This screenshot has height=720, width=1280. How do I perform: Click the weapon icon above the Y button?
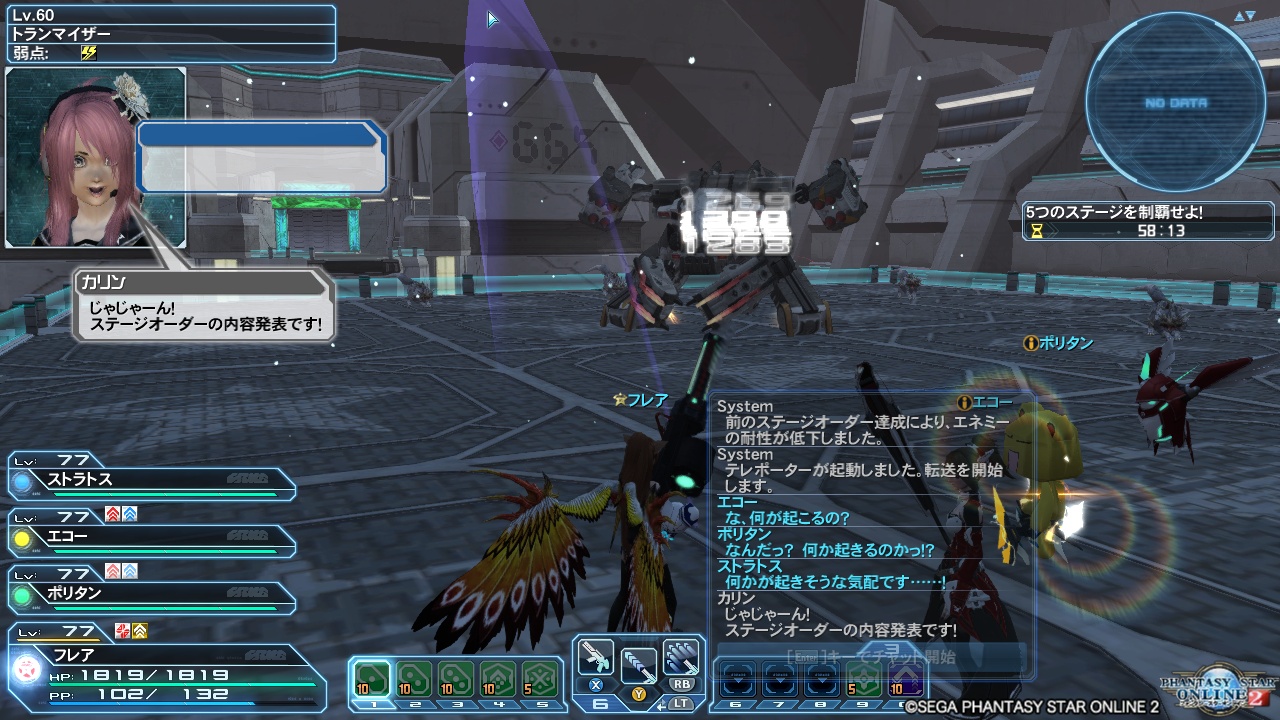pyautogui.click(x=638, y=663)
